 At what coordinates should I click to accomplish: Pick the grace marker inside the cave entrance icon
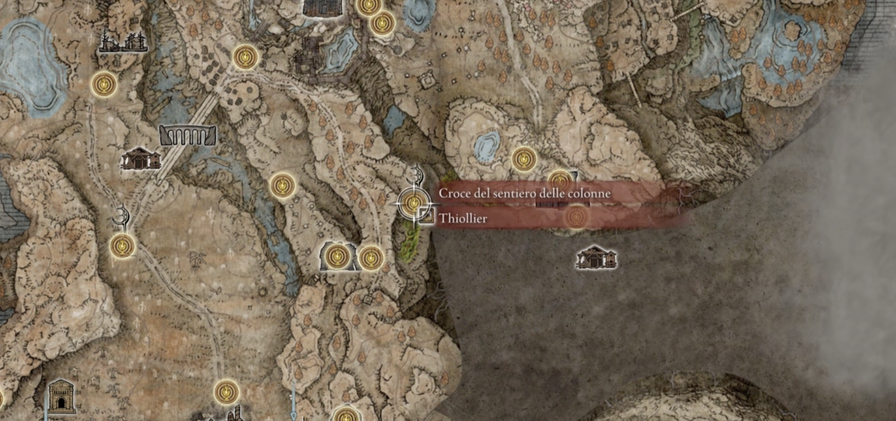pos(337,257)
